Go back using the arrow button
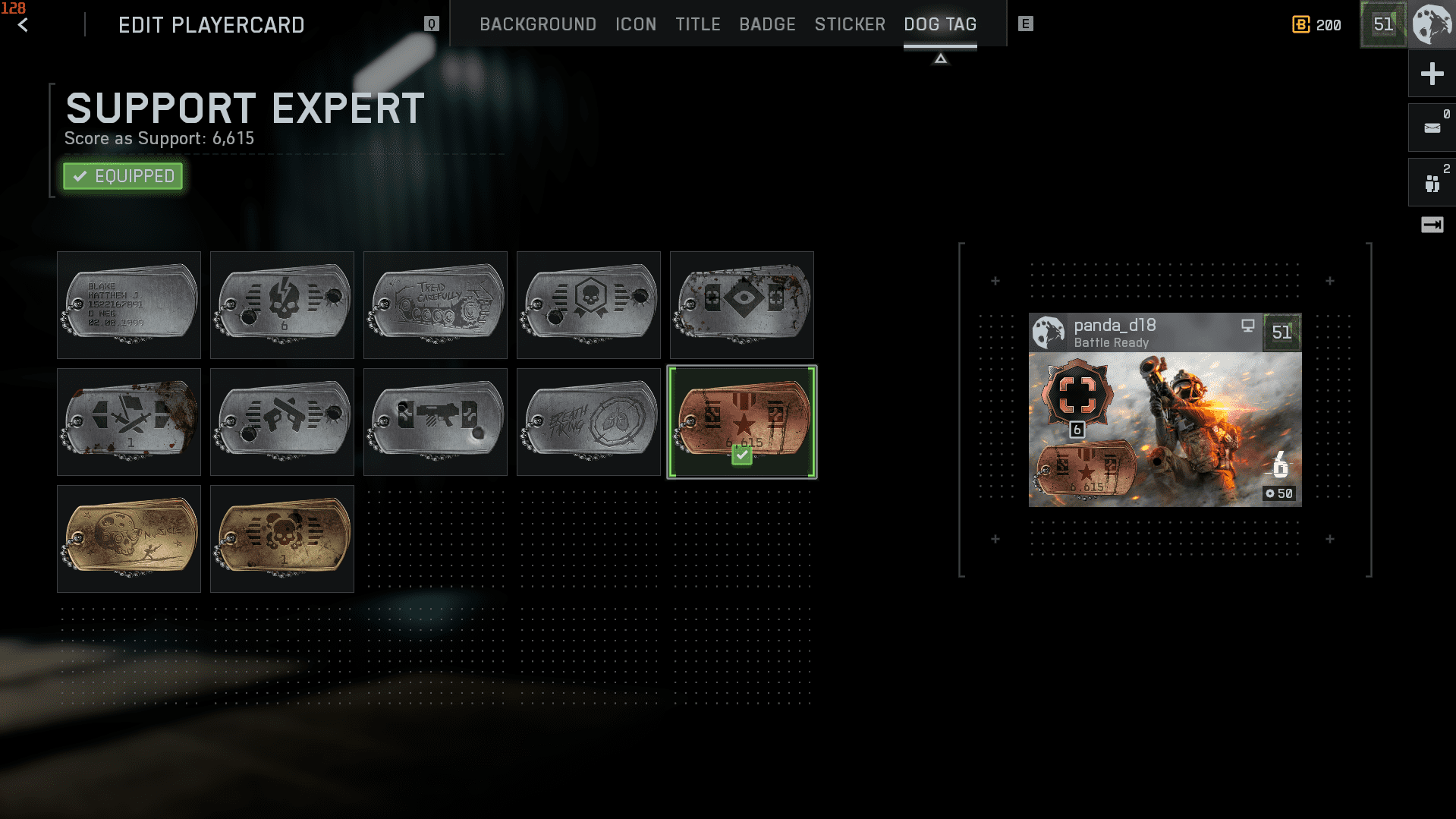Viewport: 1456px width, 819px height. coord(23,25)
